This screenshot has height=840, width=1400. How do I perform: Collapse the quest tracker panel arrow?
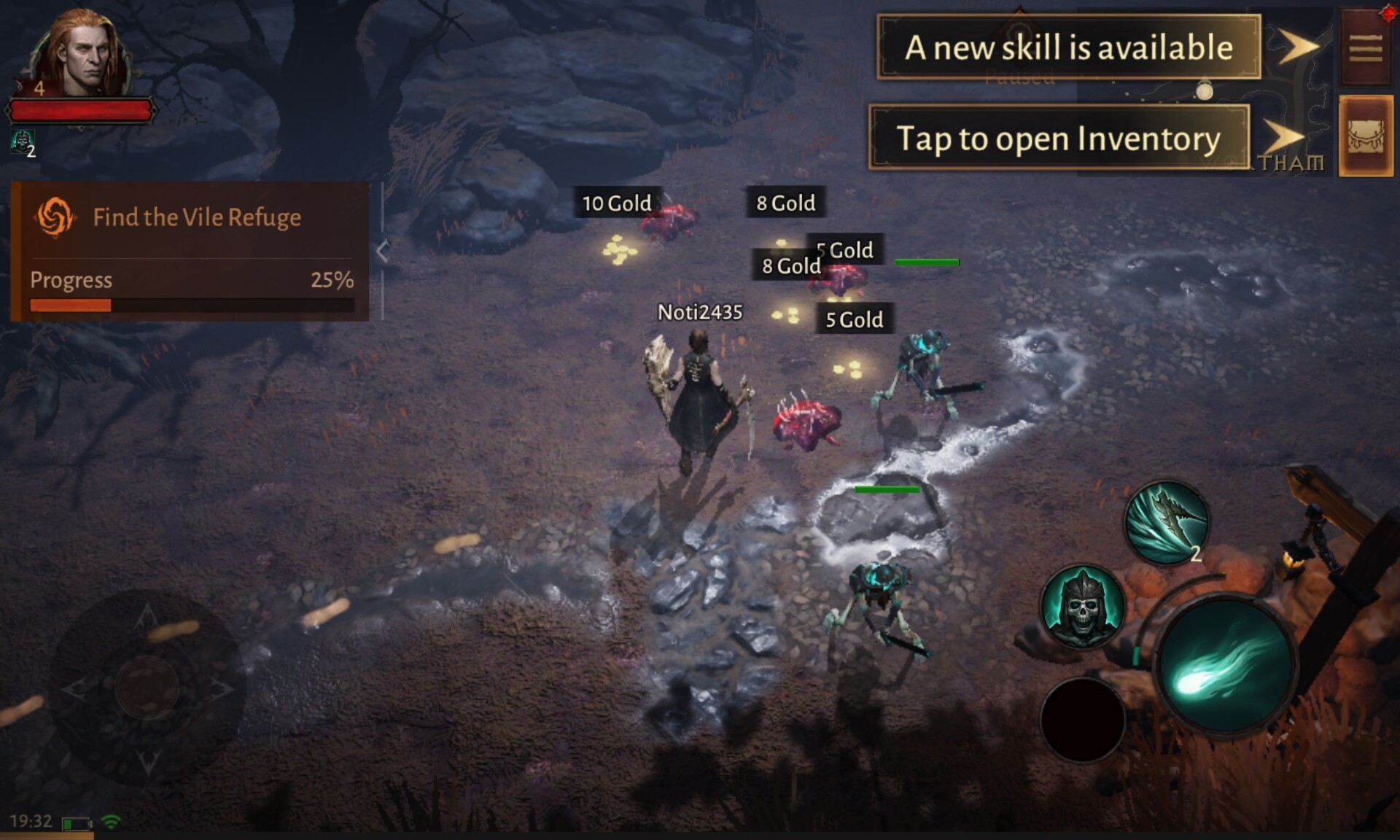tap(383, 251)
